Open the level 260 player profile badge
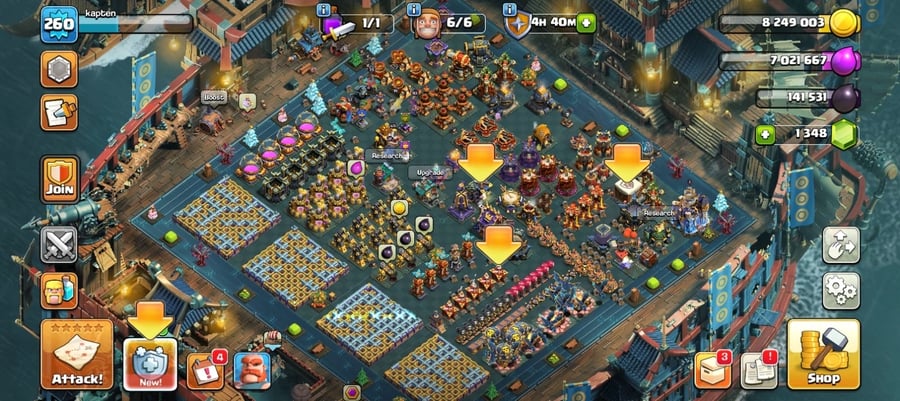 point(58,24)
